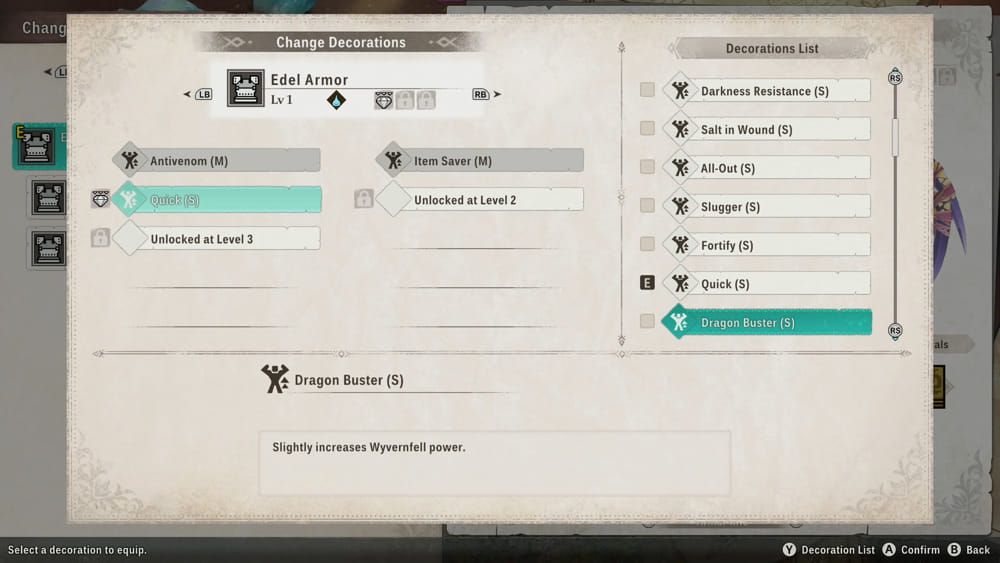Pick the All-Out (S) decoration
Screen dimensions: 1000x563
tap(765, 168)
